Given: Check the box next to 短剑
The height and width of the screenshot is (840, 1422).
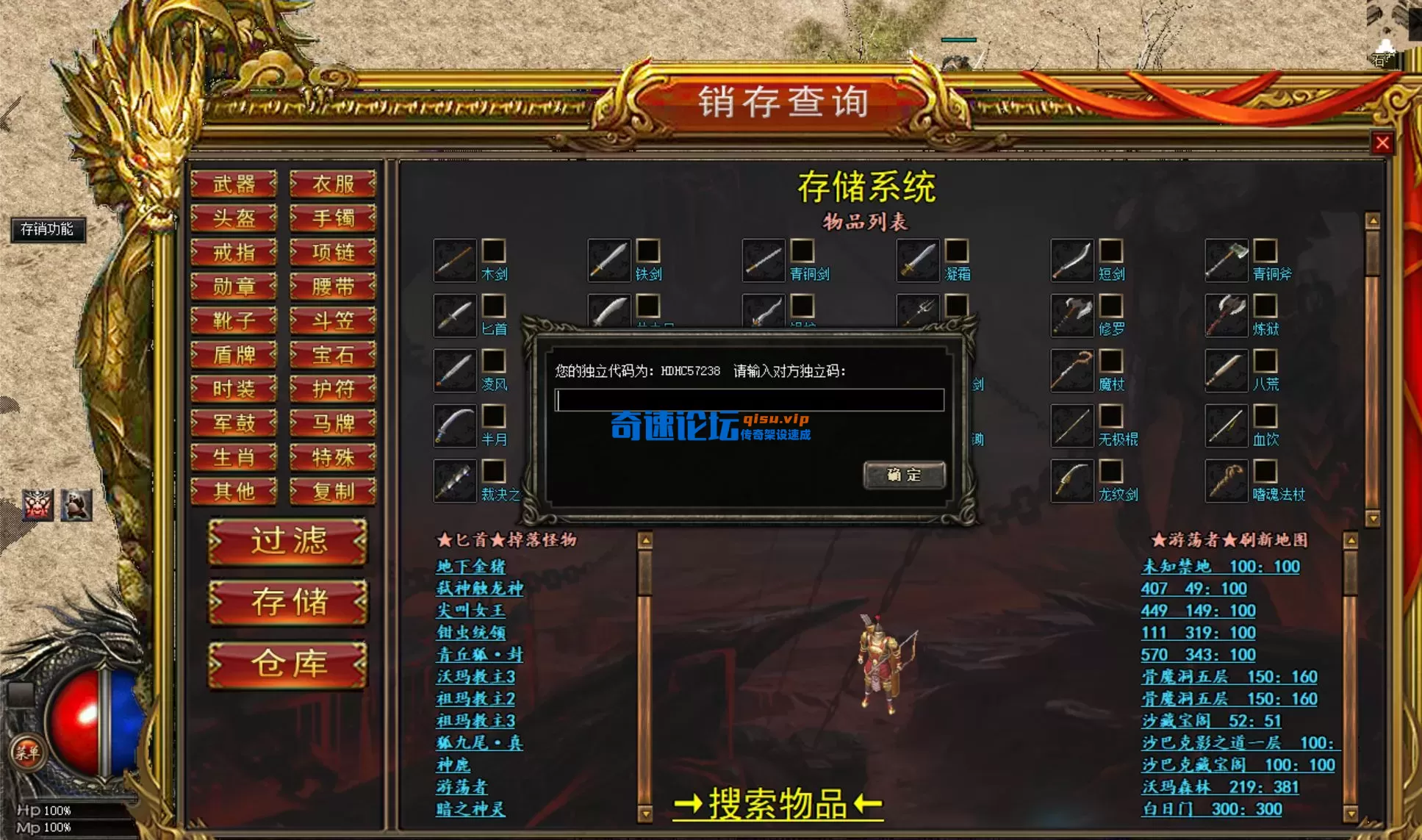Looking at the screenshot, I should 1113,250.
